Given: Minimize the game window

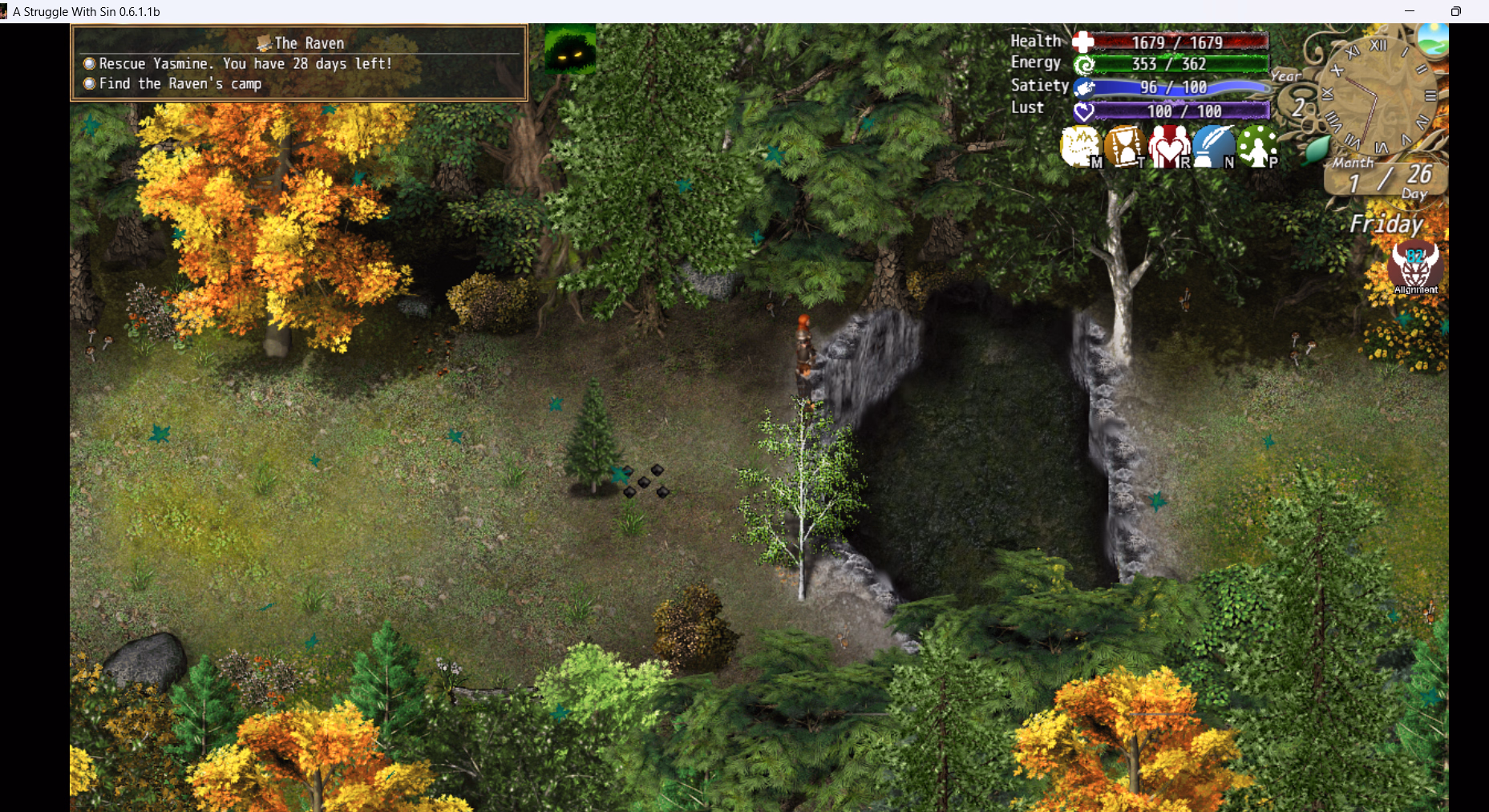Looking at the screenshot, I should coord(1410,11).
